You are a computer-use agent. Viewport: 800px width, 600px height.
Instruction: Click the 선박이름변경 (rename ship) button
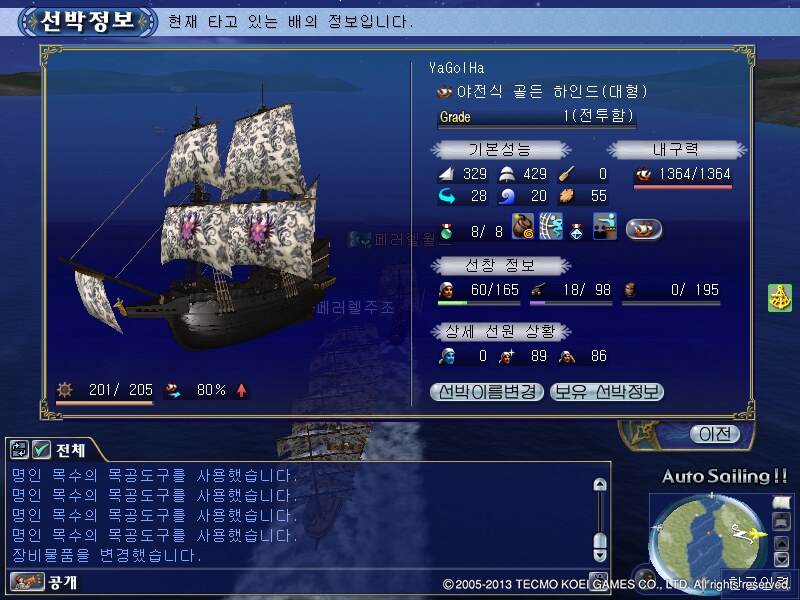point(487,392)
